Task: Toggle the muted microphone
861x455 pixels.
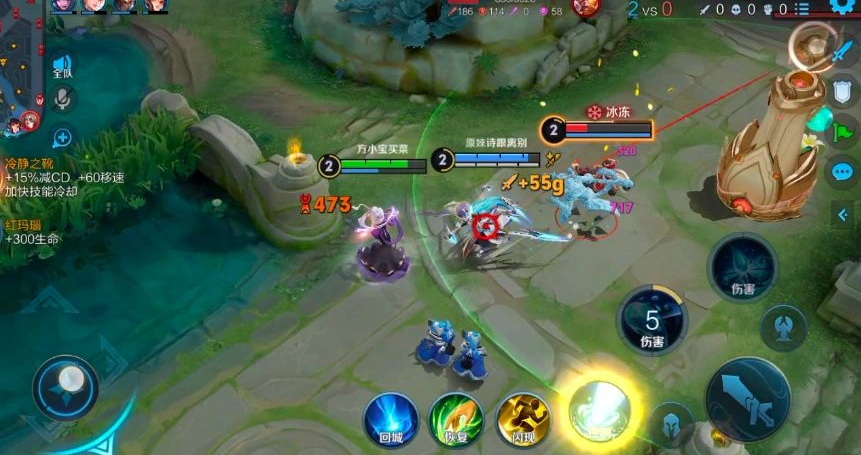Action: point(62,99)
